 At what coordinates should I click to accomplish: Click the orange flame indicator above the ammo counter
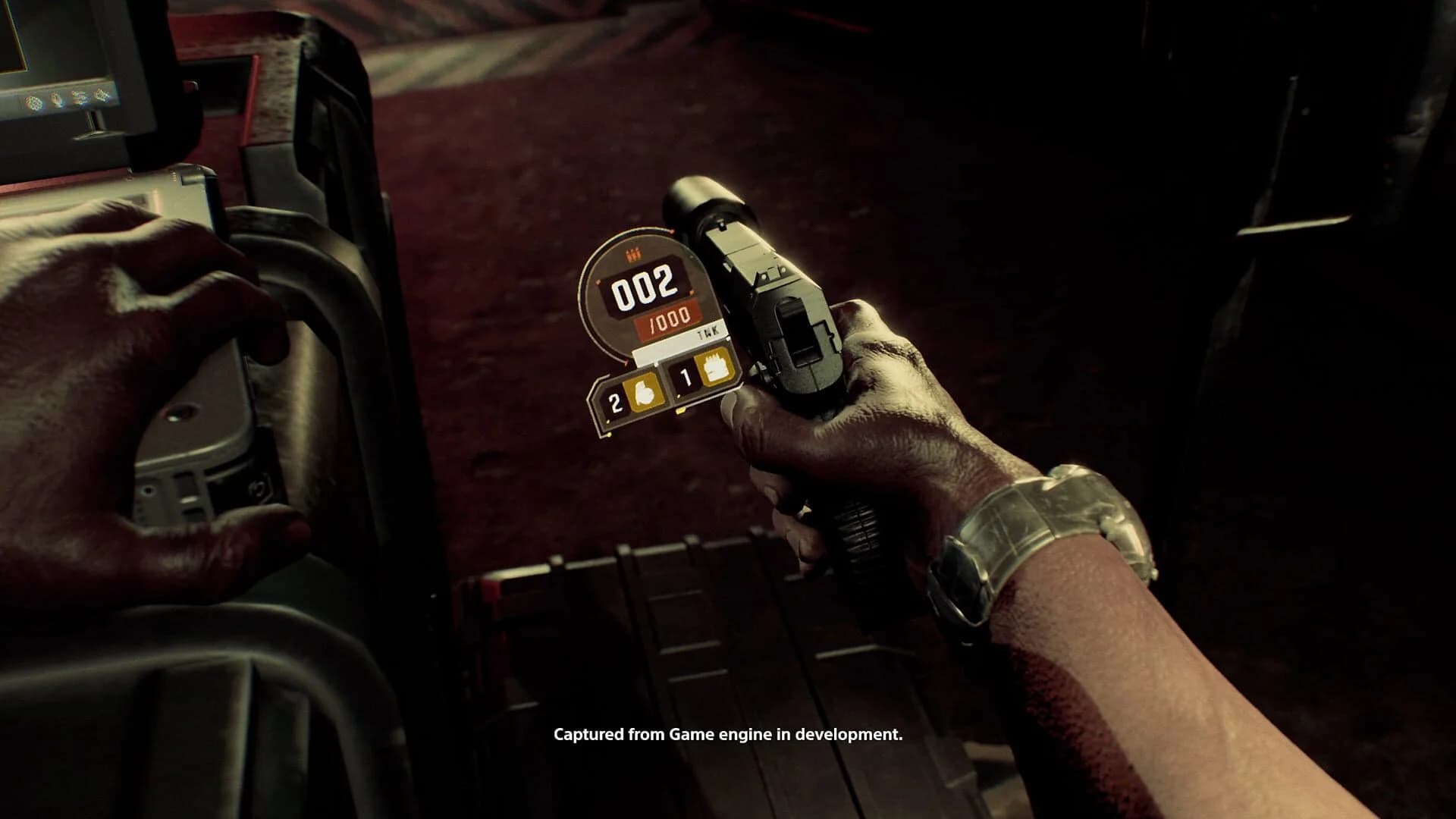click(633, 253)
